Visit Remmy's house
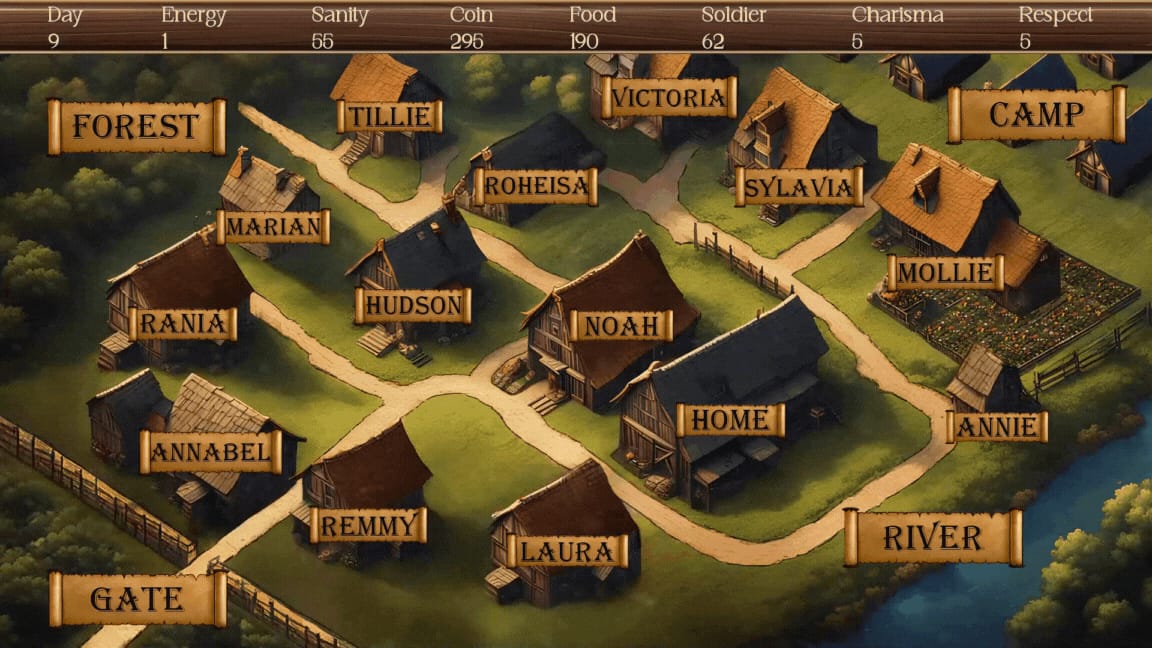The width and height of the screenshot is (1152, 648). 368,525
